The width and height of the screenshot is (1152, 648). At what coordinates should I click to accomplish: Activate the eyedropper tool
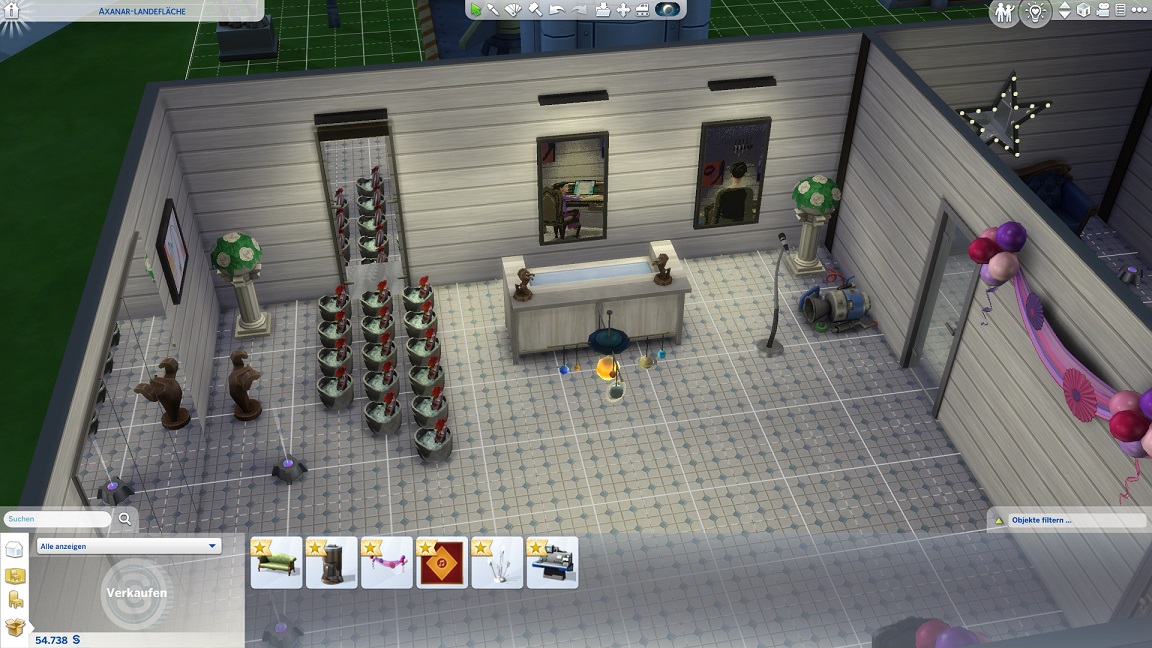click(494, 10)
